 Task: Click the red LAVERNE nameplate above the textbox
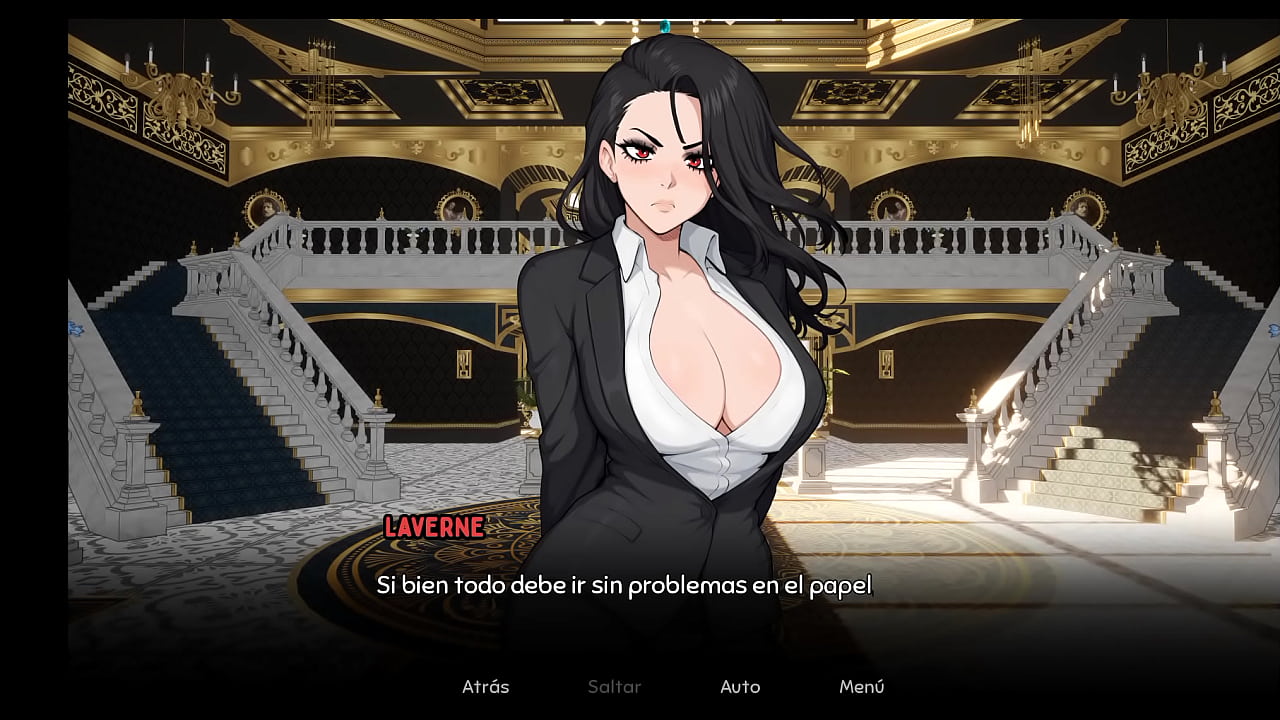[x=433, y=527]
